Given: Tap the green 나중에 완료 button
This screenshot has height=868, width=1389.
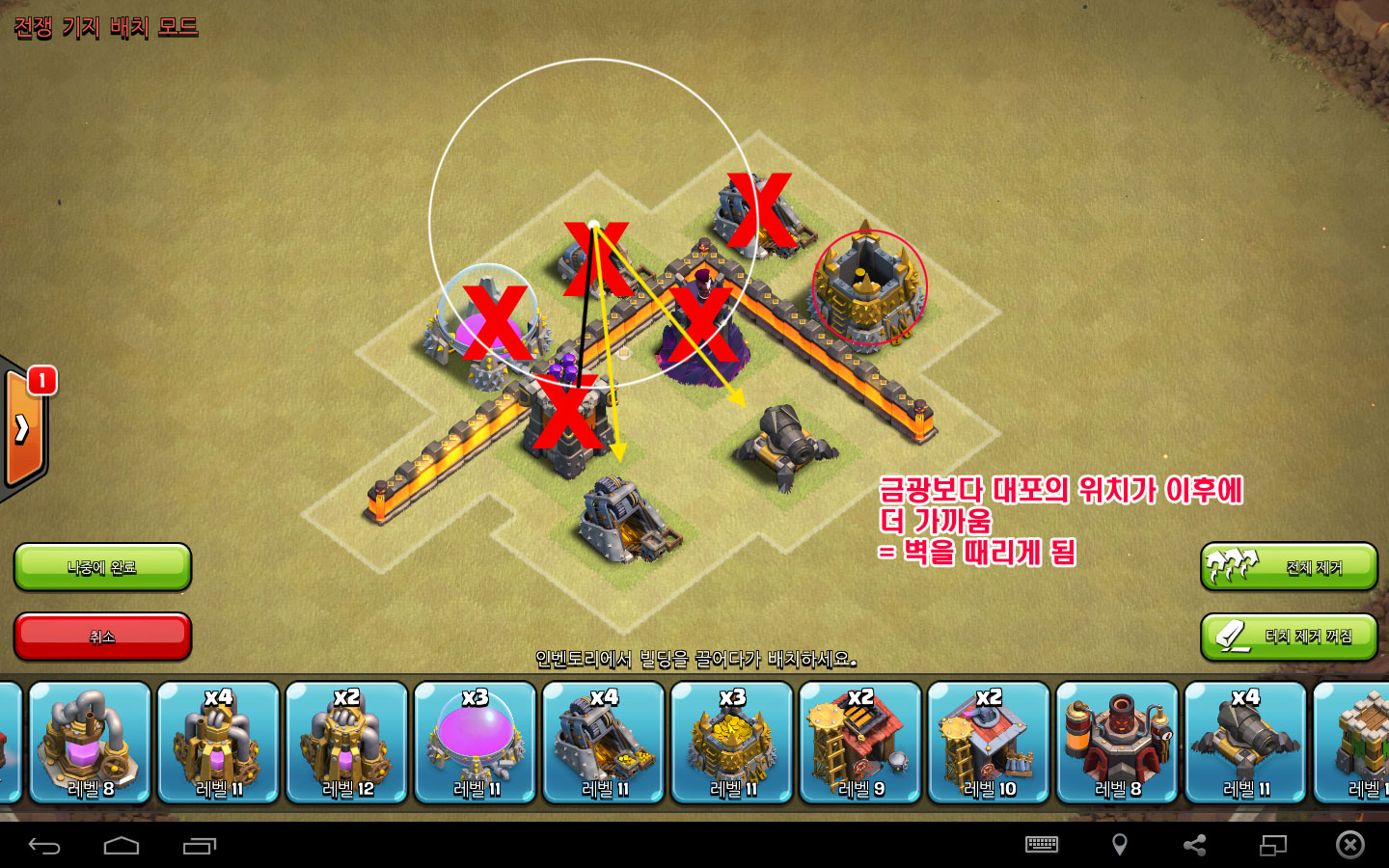Looking at the screenshot, I should tap(102, 567).
